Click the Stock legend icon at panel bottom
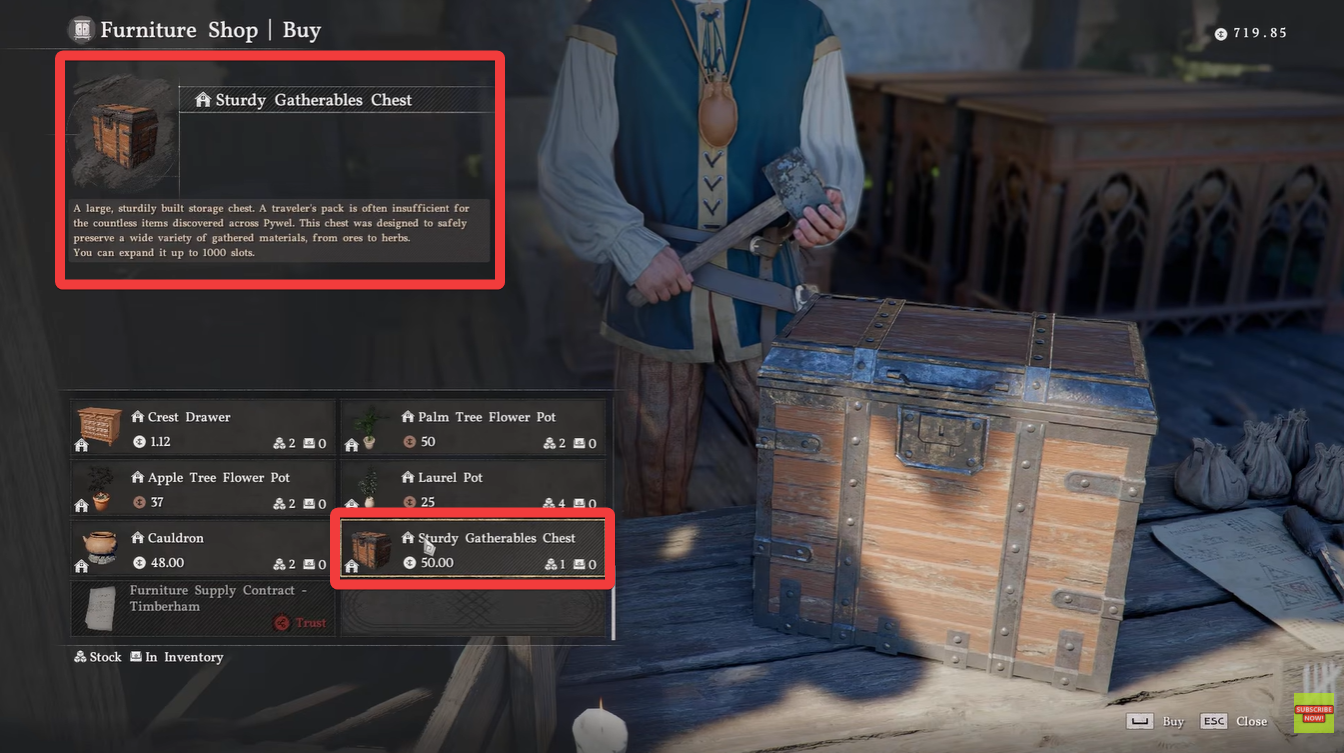The height and width of the screenshot is (753, 1344). tap(78, 657)
